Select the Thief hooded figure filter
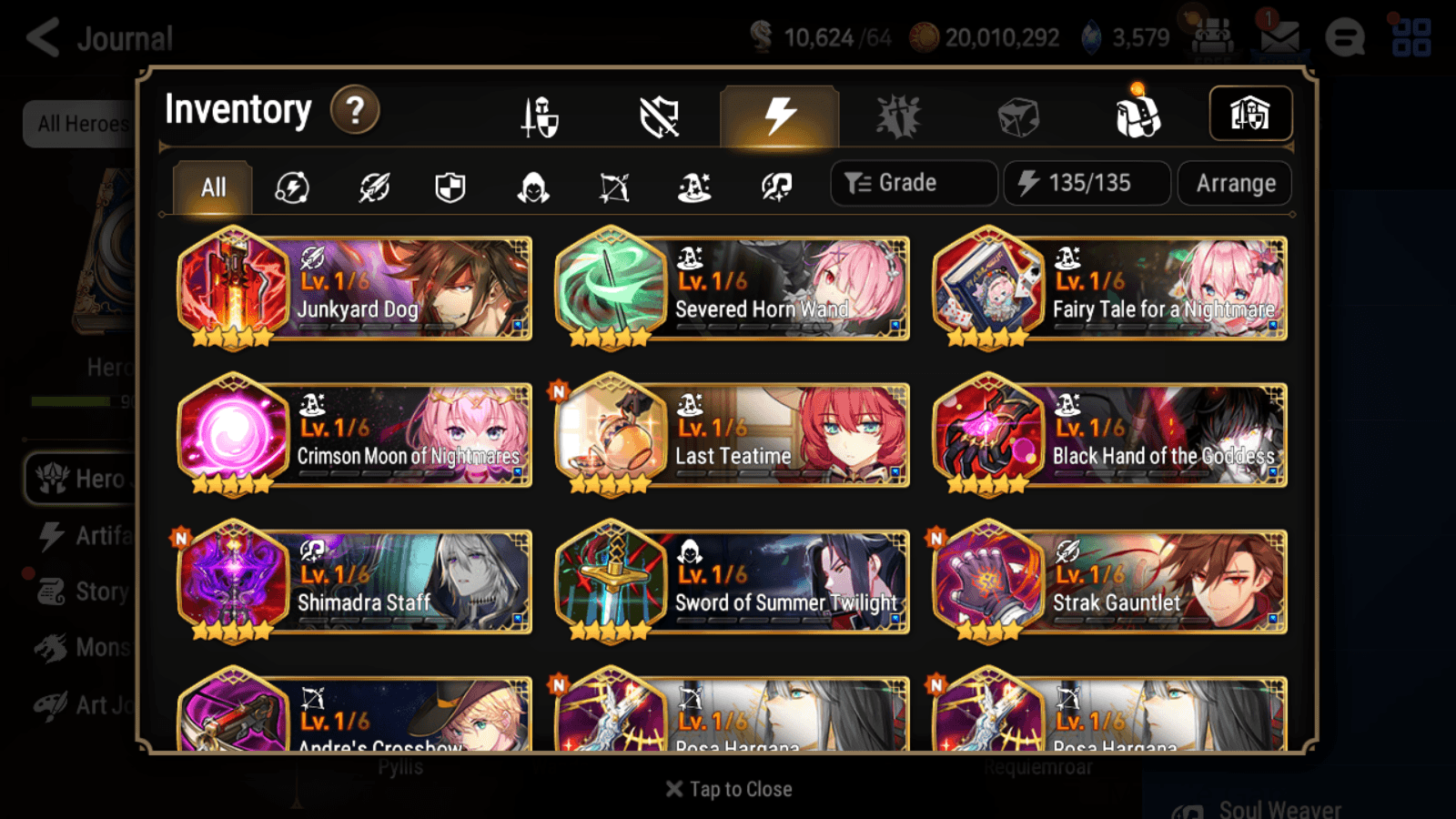 click(532, 187)
